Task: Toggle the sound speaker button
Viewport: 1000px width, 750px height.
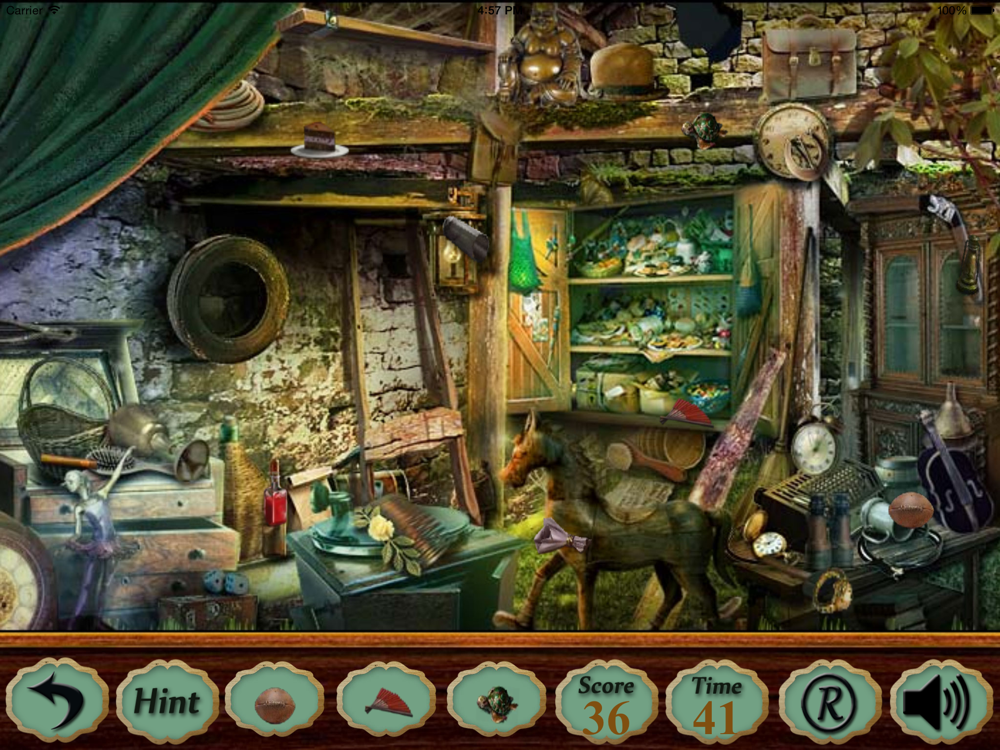Action: click(940, 701)
